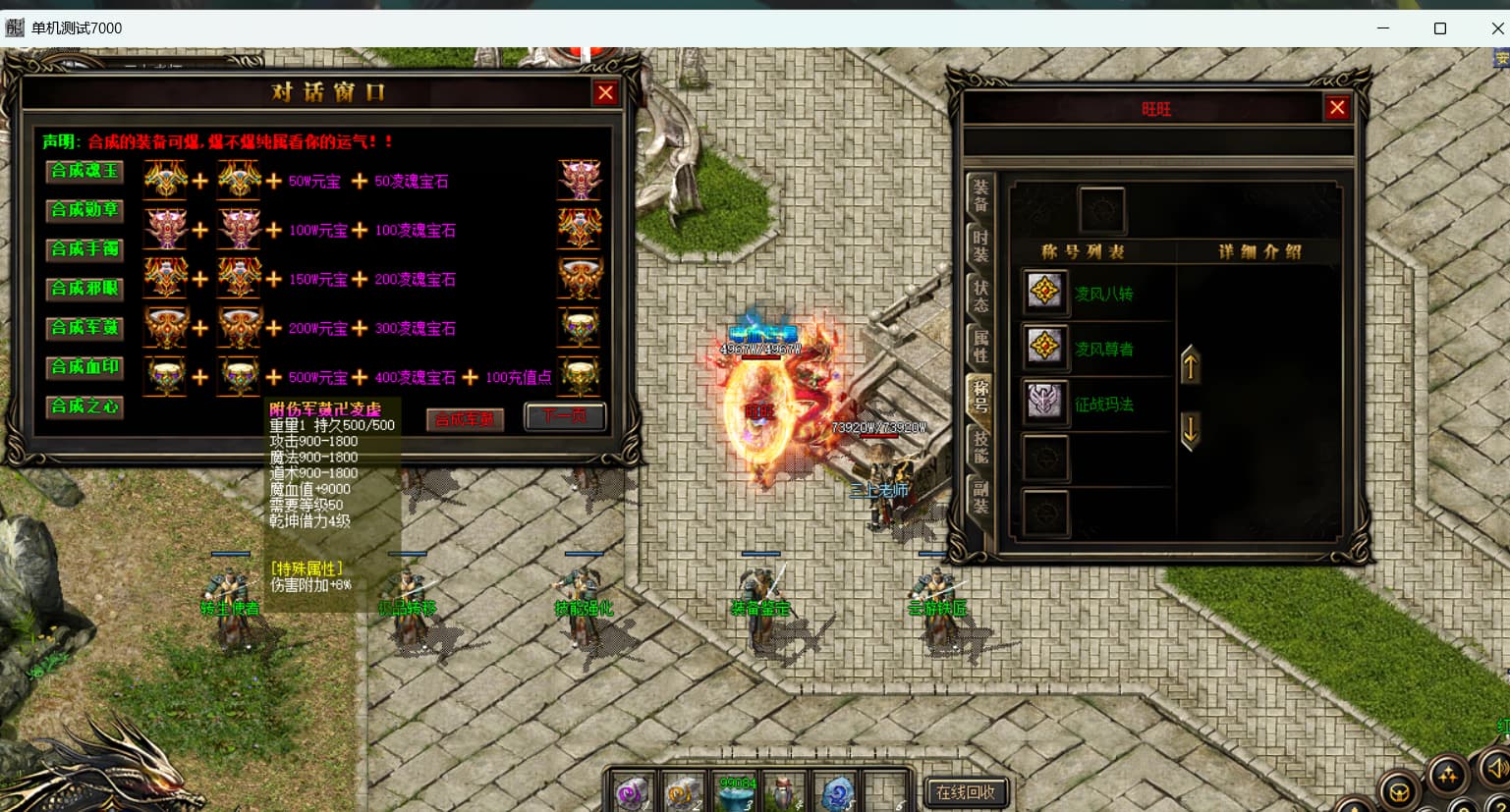Maximize the game window
Screen dimensions: 1510x812
tap(1440, 28)
